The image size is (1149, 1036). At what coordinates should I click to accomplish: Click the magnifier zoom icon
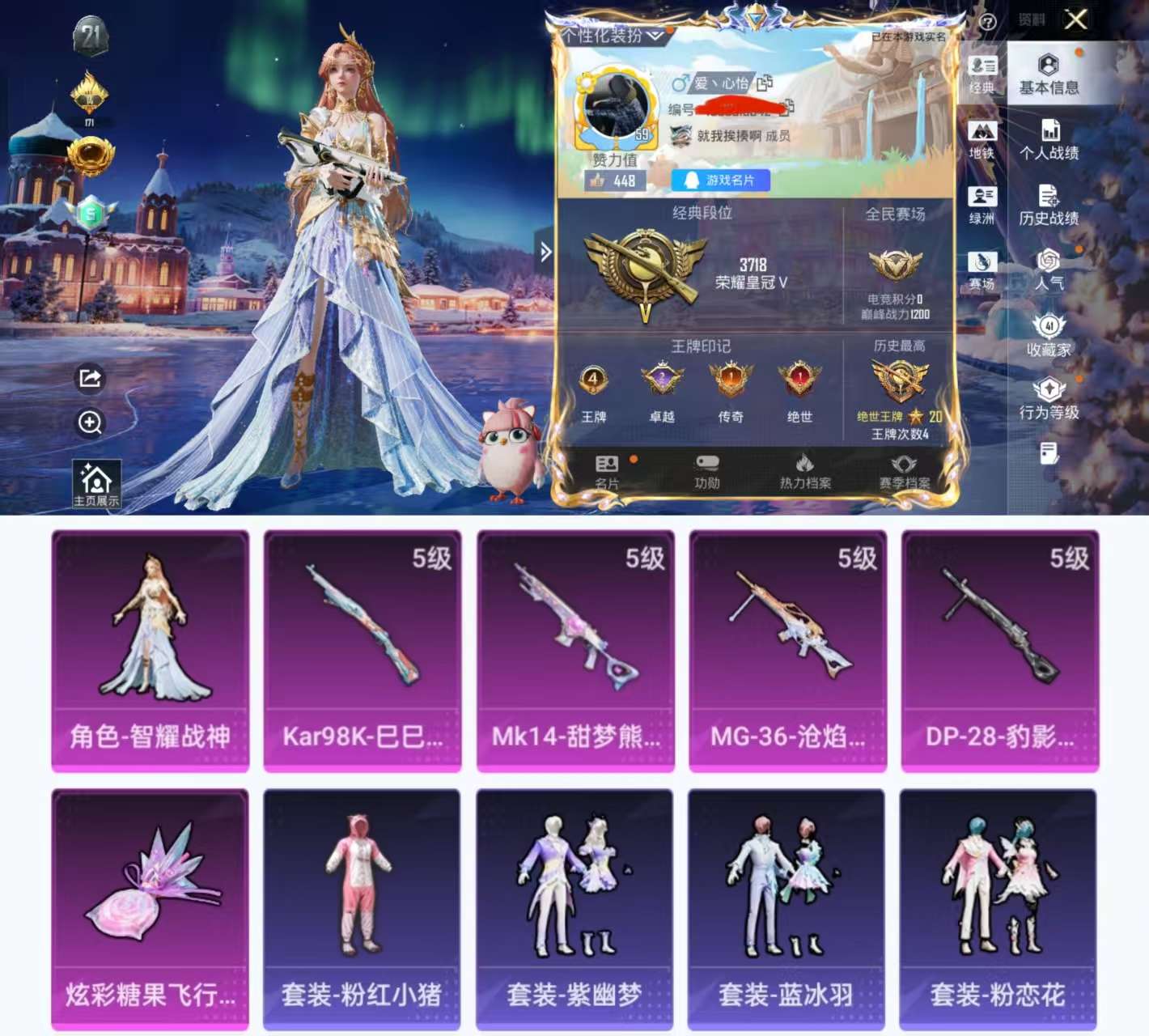(x=90, y=423)
